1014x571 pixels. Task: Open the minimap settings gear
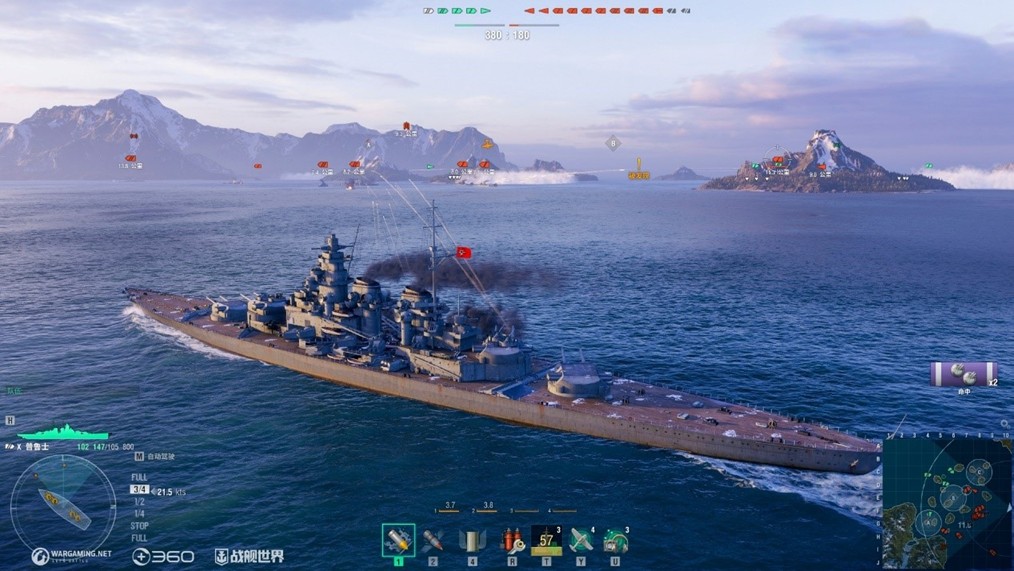(888, 437)
